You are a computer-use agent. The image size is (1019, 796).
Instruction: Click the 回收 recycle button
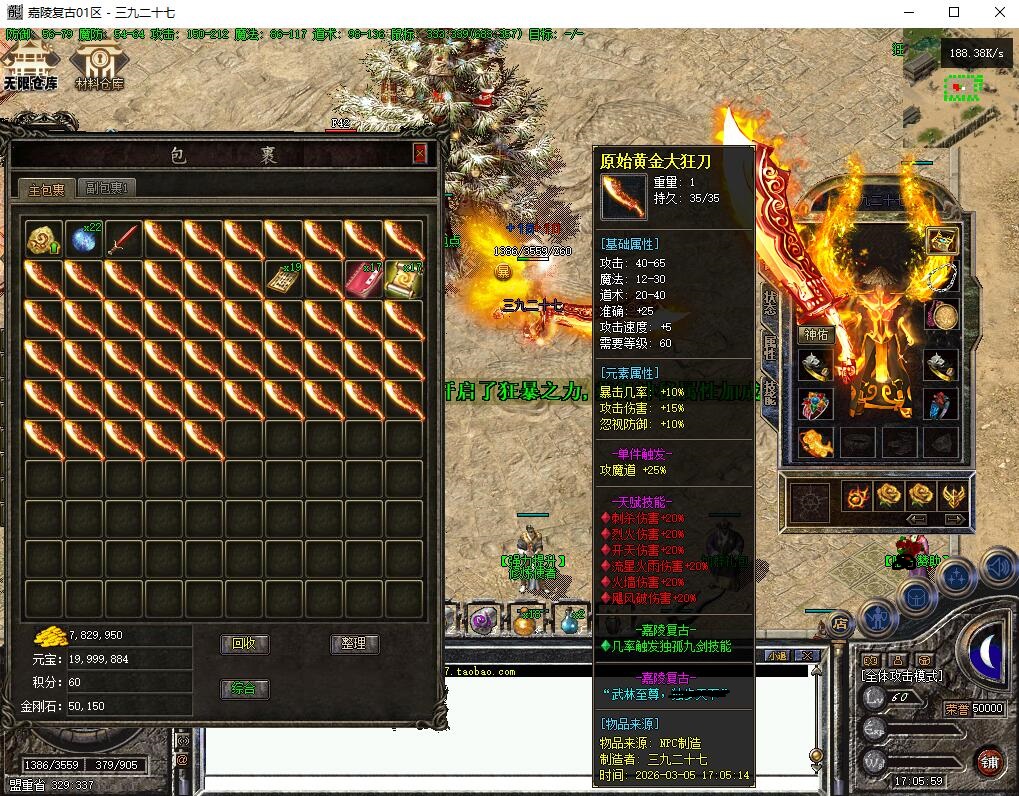pos(244,644)
